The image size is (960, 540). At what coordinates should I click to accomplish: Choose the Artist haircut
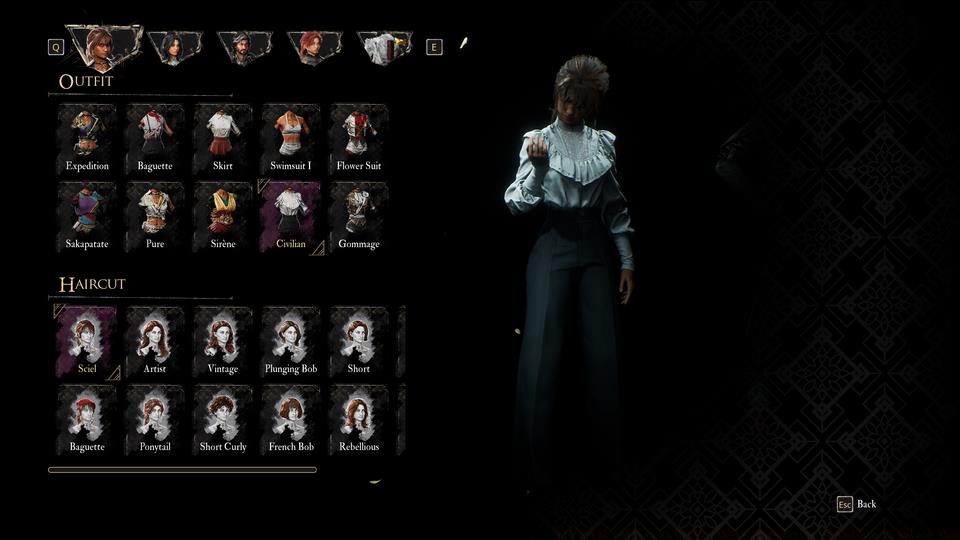click(155, 342)
